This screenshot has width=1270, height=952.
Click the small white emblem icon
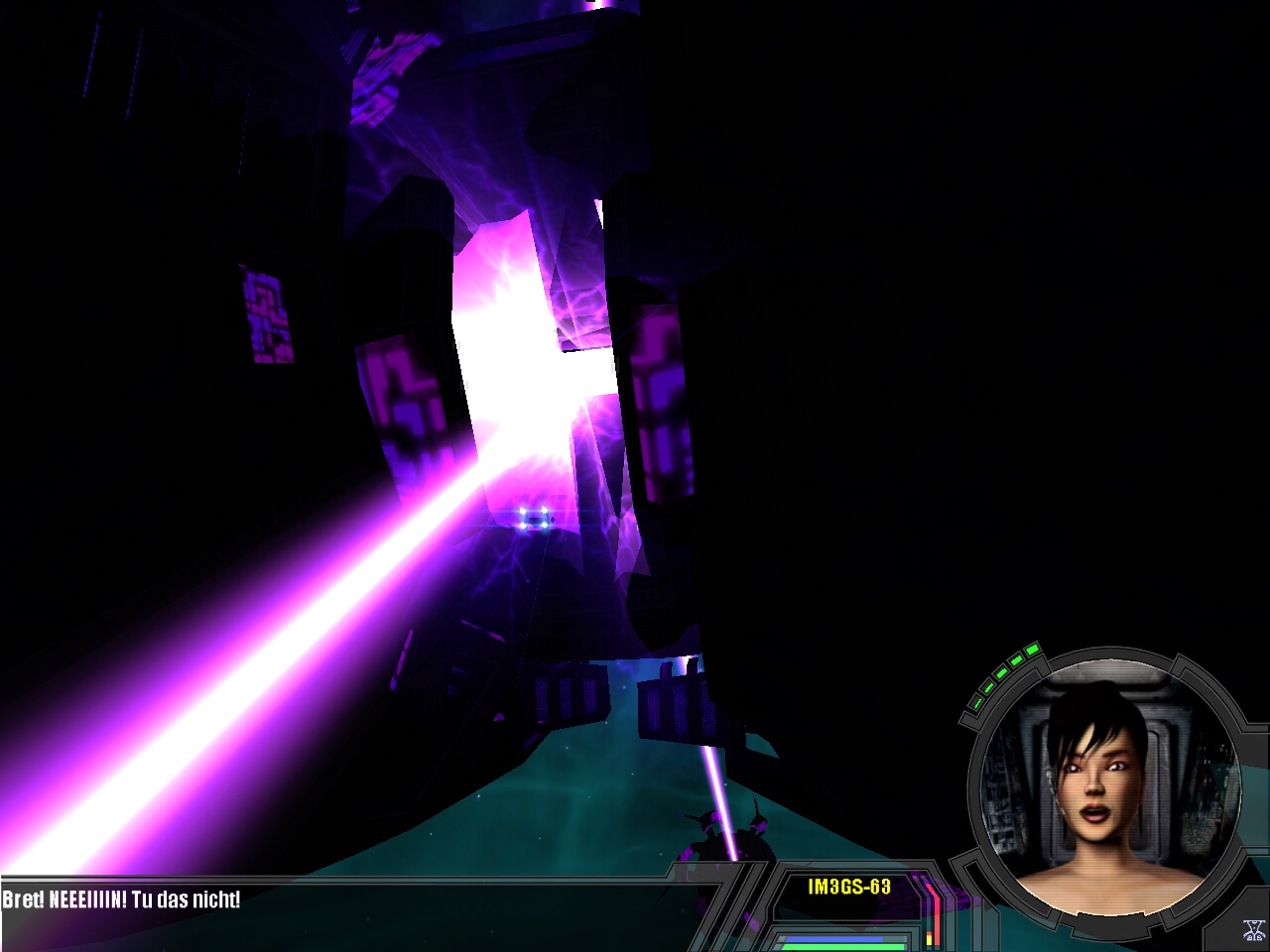click(1253, 931)
